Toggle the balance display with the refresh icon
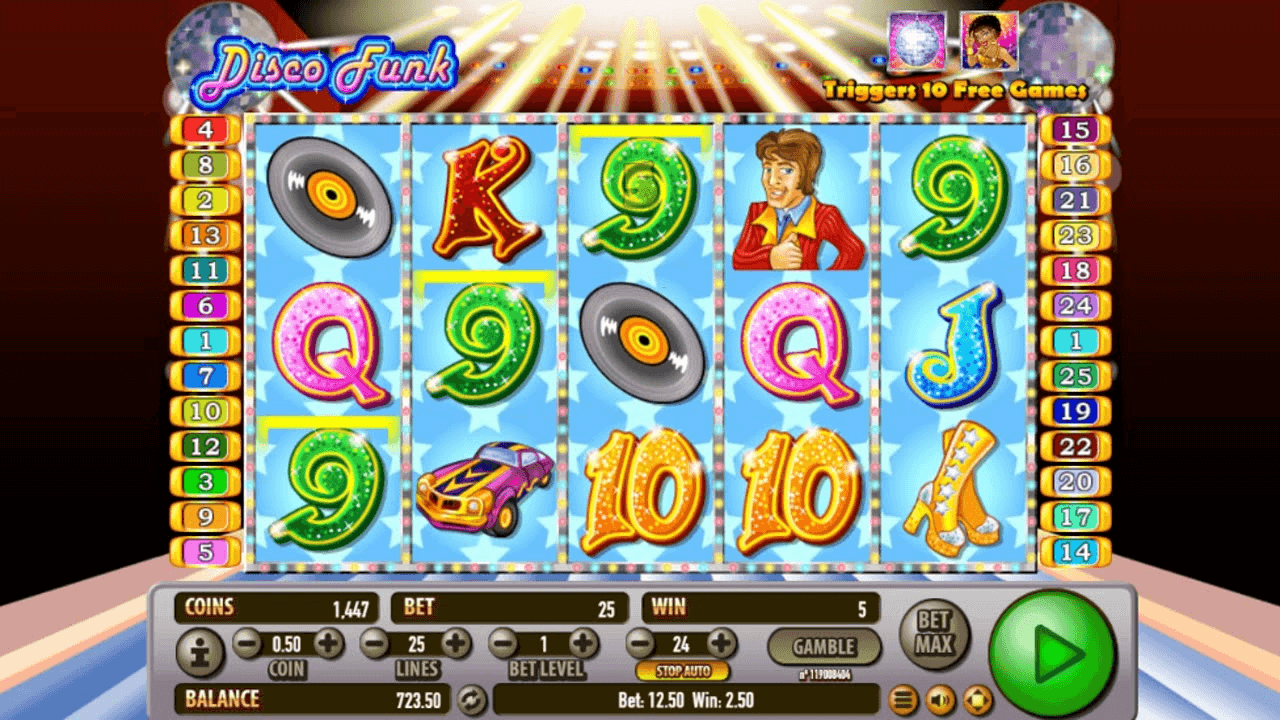 pos(472,698)
